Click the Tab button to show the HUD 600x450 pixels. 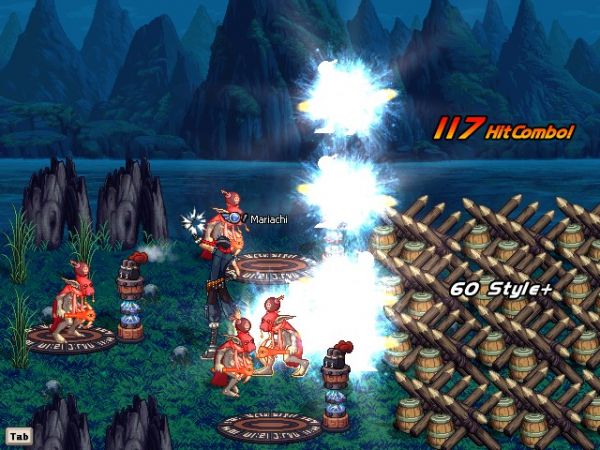point(17,436)
